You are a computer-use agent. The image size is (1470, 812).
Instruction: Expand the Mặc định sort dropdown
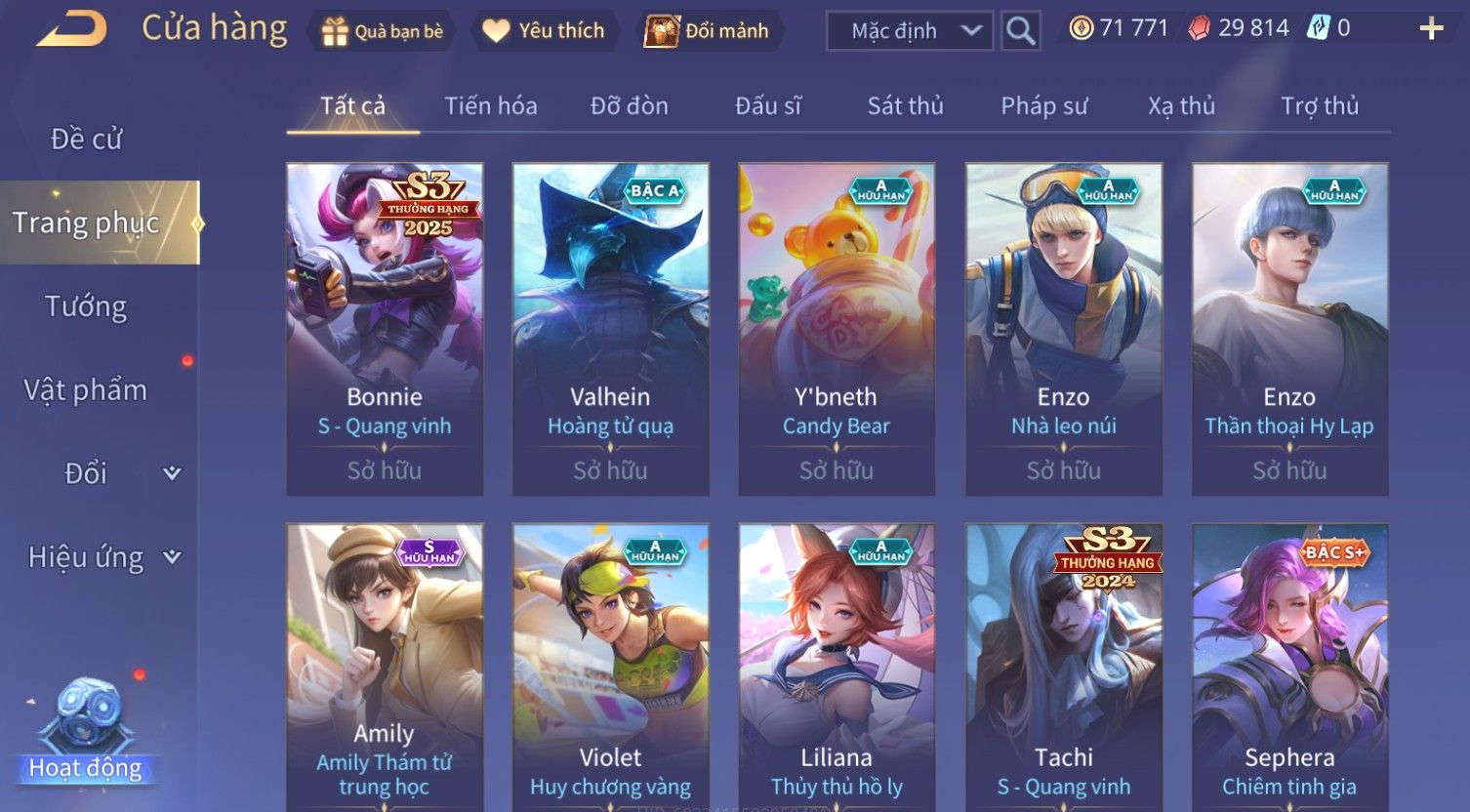[x=909, y=31]
